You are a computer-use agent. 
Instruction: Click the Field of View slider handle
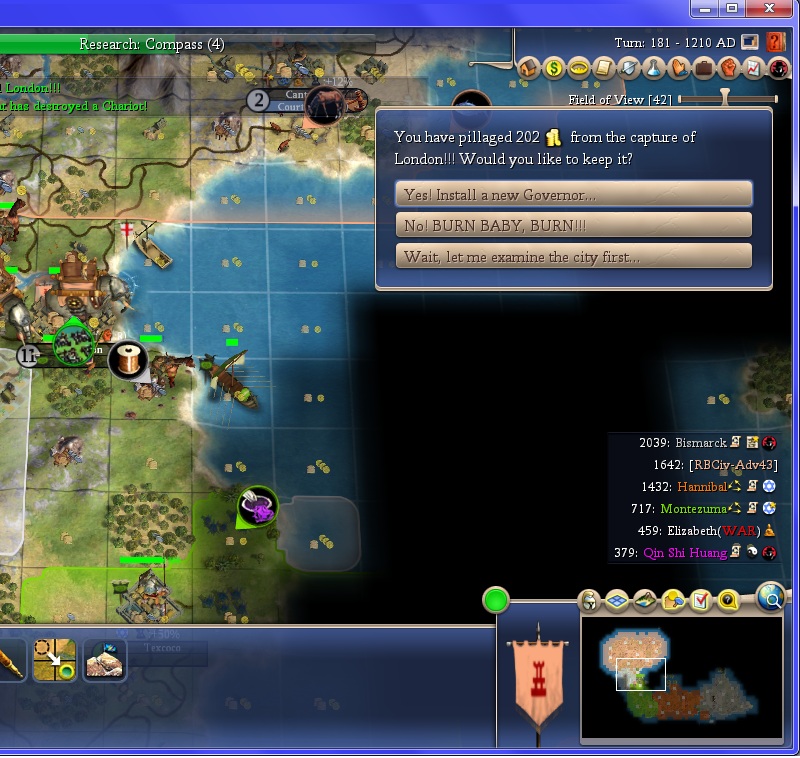pos(726,99)
